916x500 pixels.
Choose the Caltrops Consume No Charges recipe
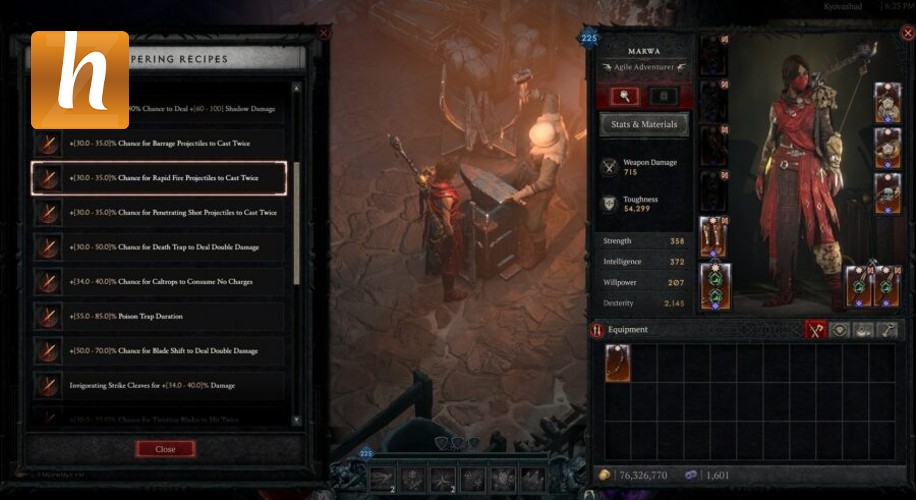tap(160, 281)
